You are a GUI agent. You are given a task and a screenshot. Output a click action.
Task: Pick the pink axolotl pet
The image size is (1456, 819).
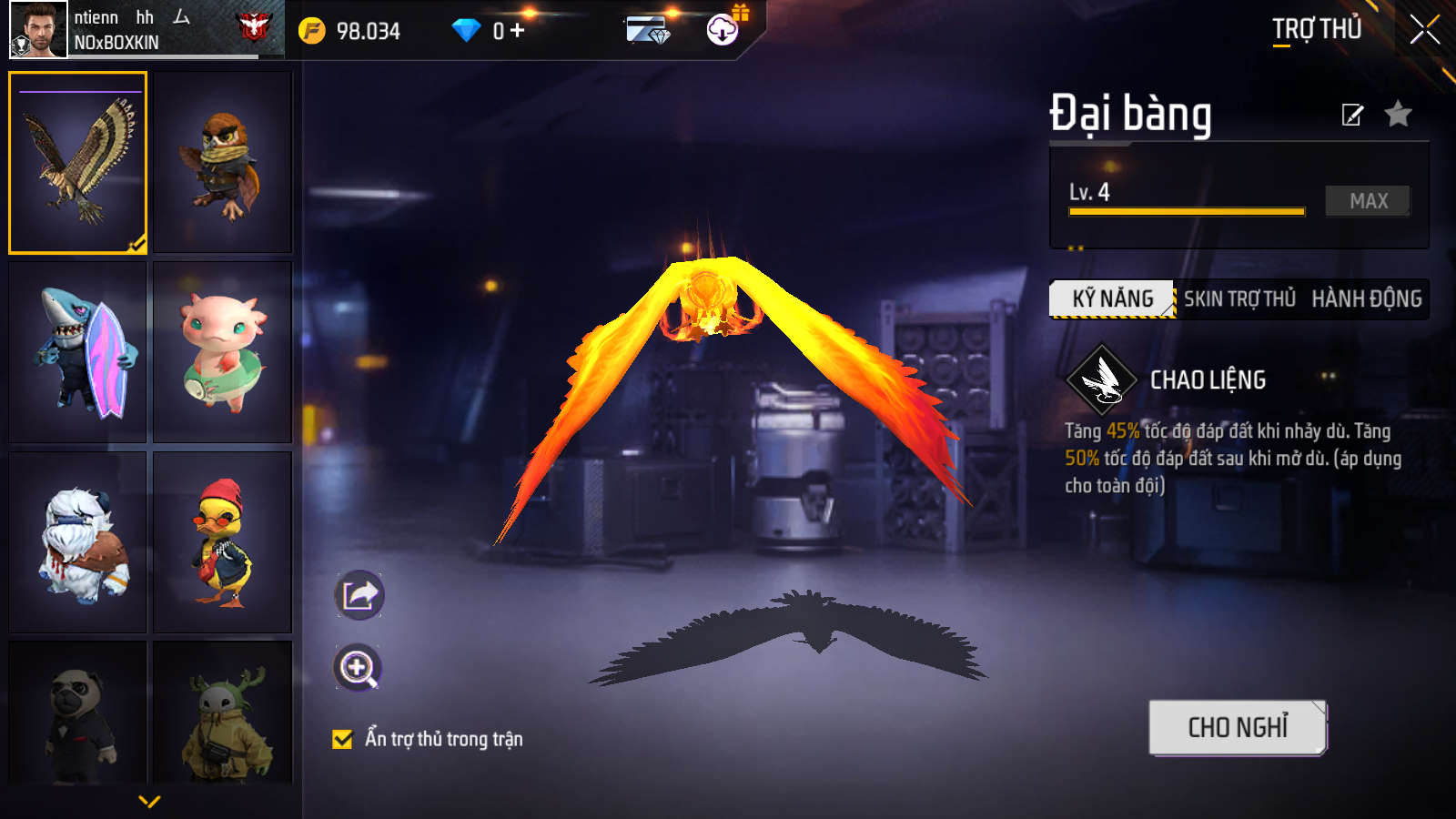[222, 352]
